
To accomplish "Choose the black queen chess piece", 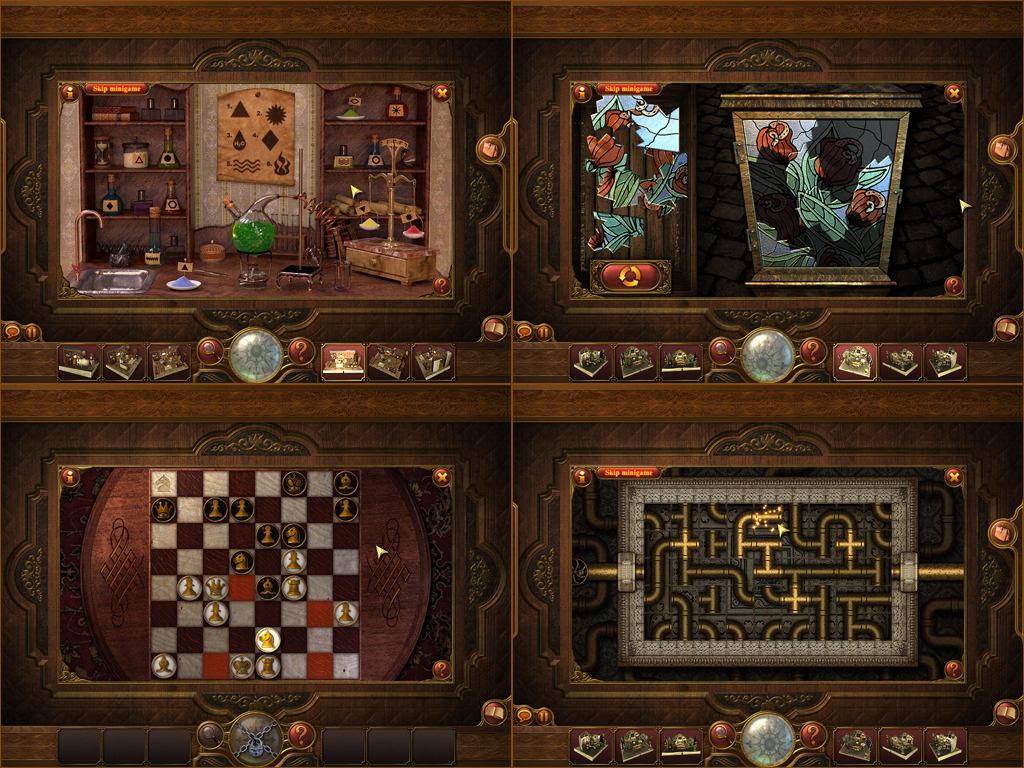I will [163, 509].
